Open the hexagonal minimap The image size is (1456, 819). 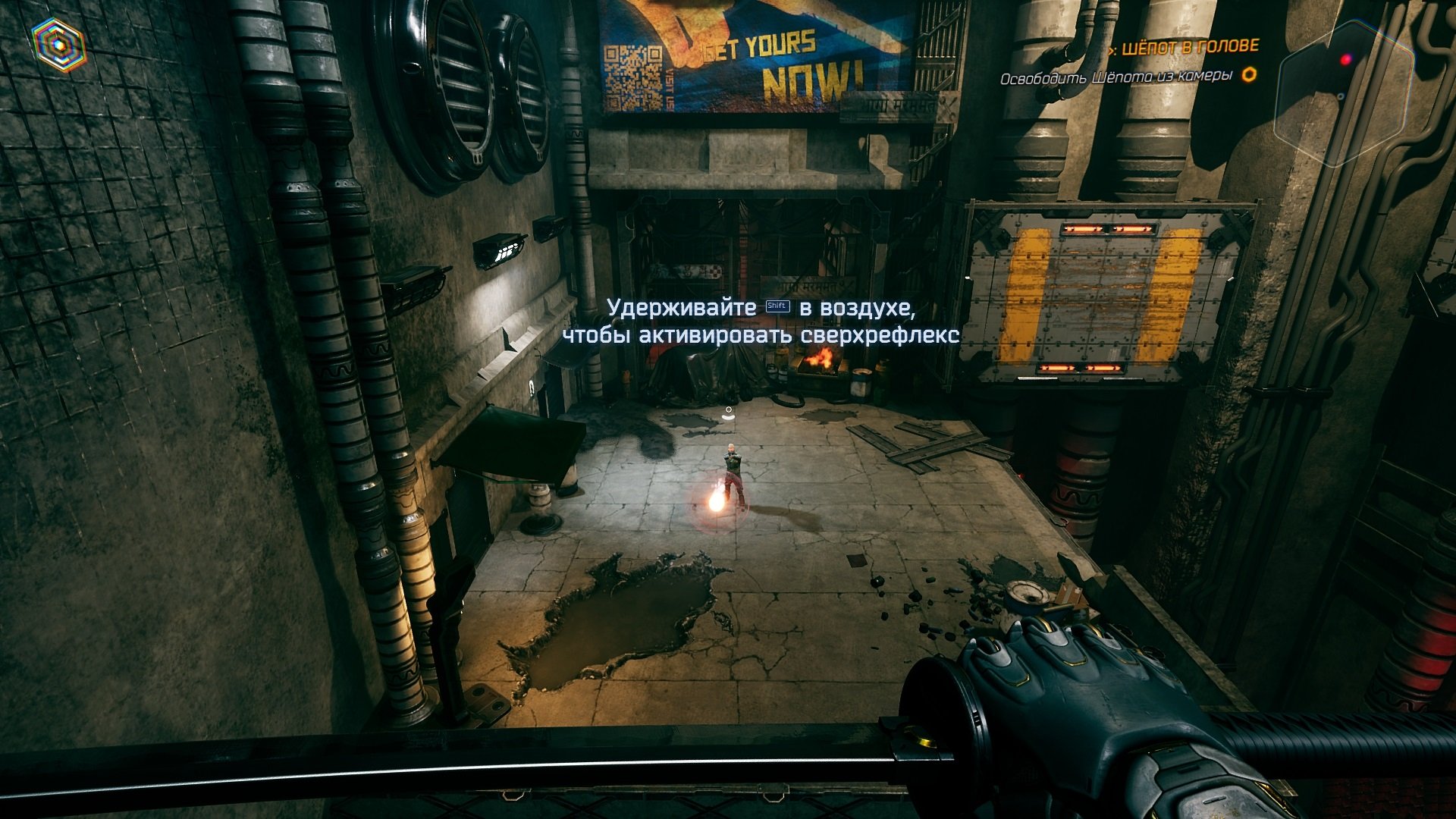click(1343, 93)
